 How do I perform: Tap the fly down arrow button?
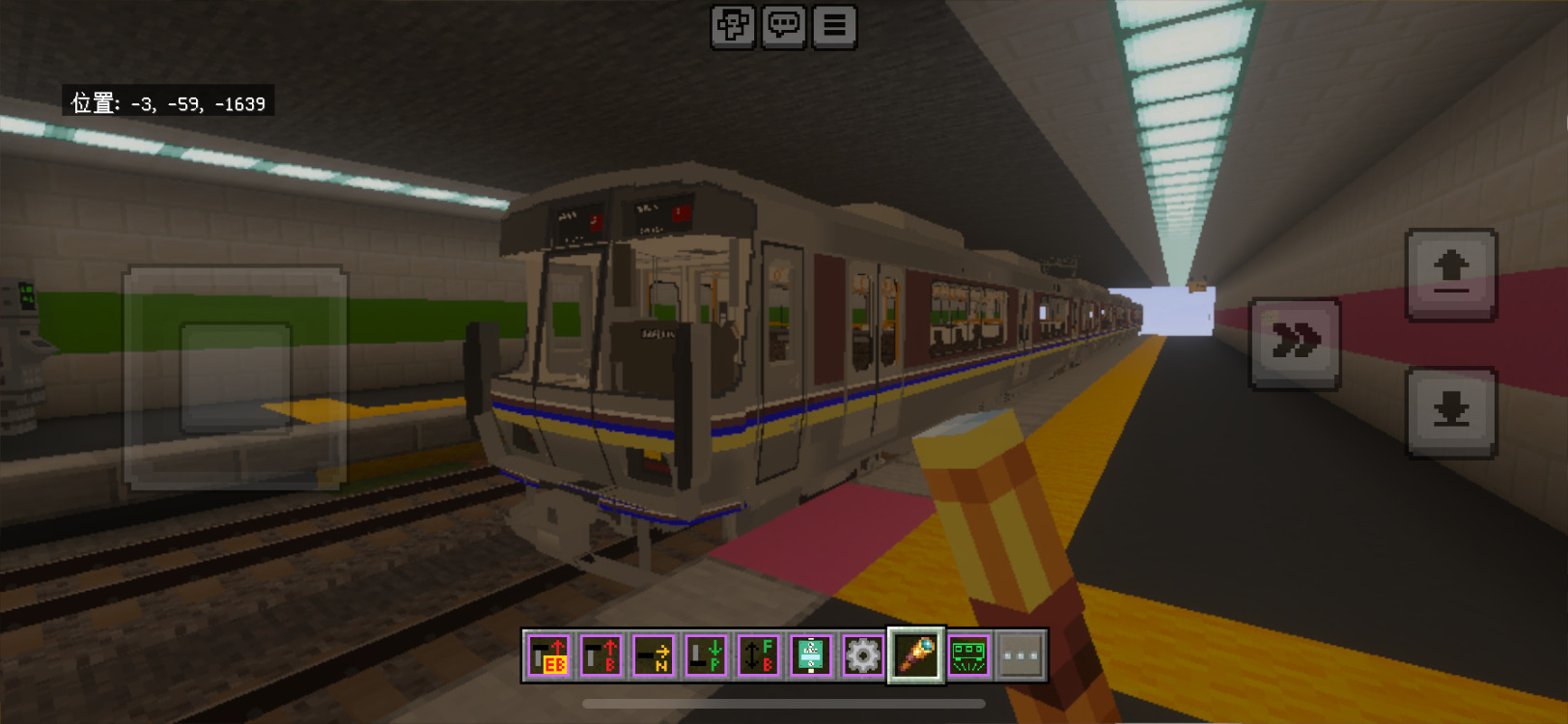1451,412
